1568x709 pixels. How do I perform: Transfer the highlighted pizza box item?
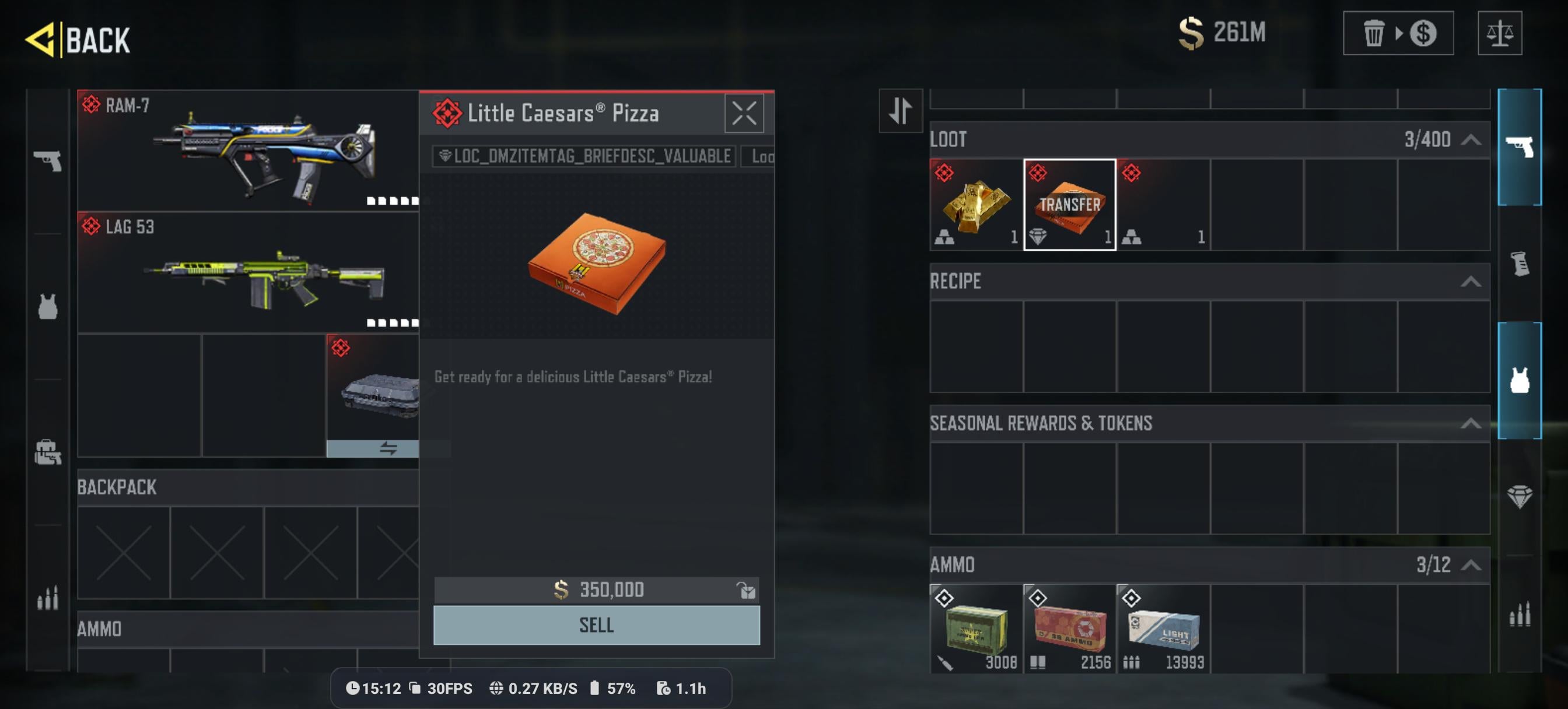click(1069, 205)
